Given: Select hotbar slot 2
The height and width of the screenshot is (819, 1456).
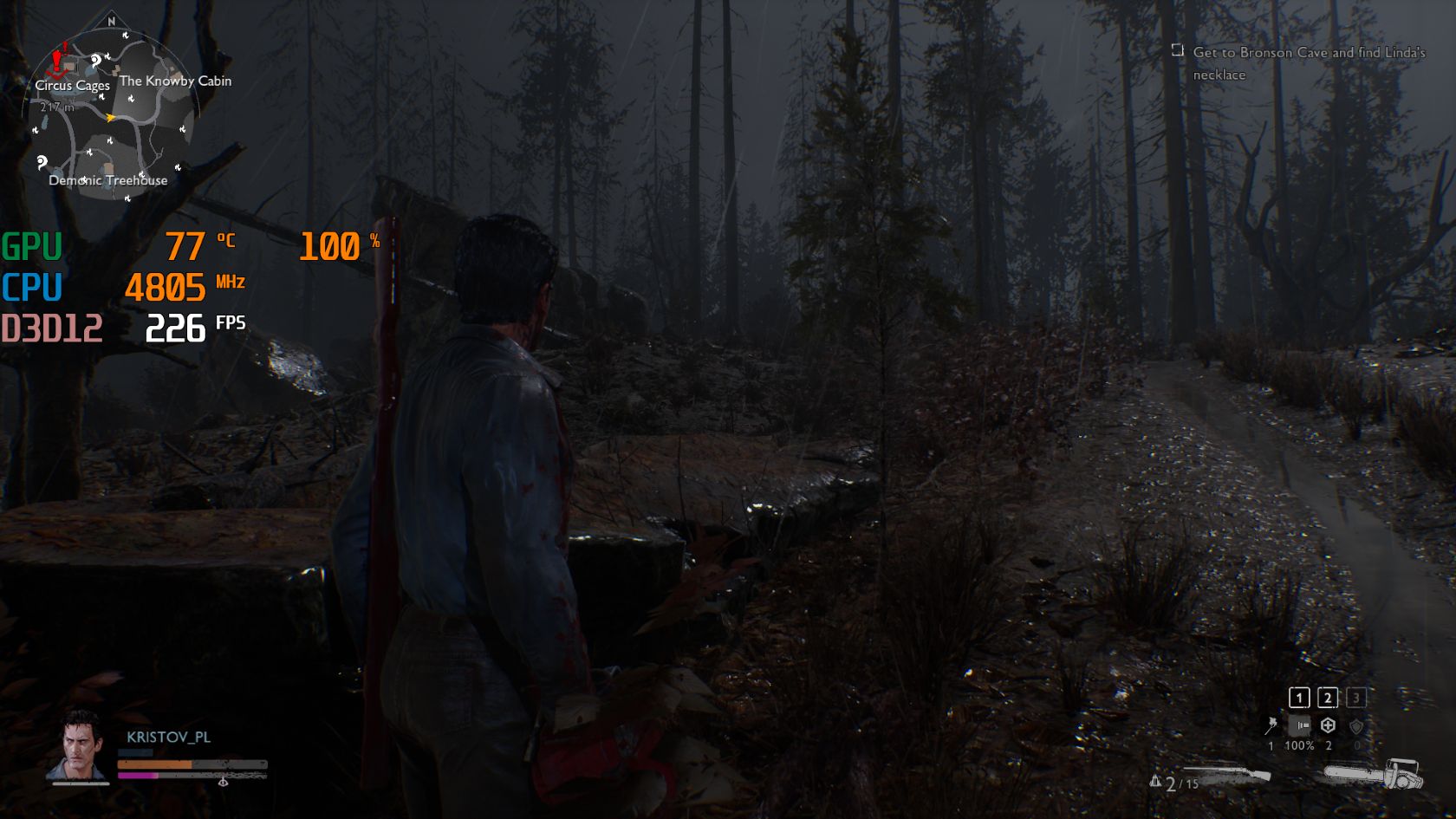Looking at the screenshot, I should point(1328,698).
